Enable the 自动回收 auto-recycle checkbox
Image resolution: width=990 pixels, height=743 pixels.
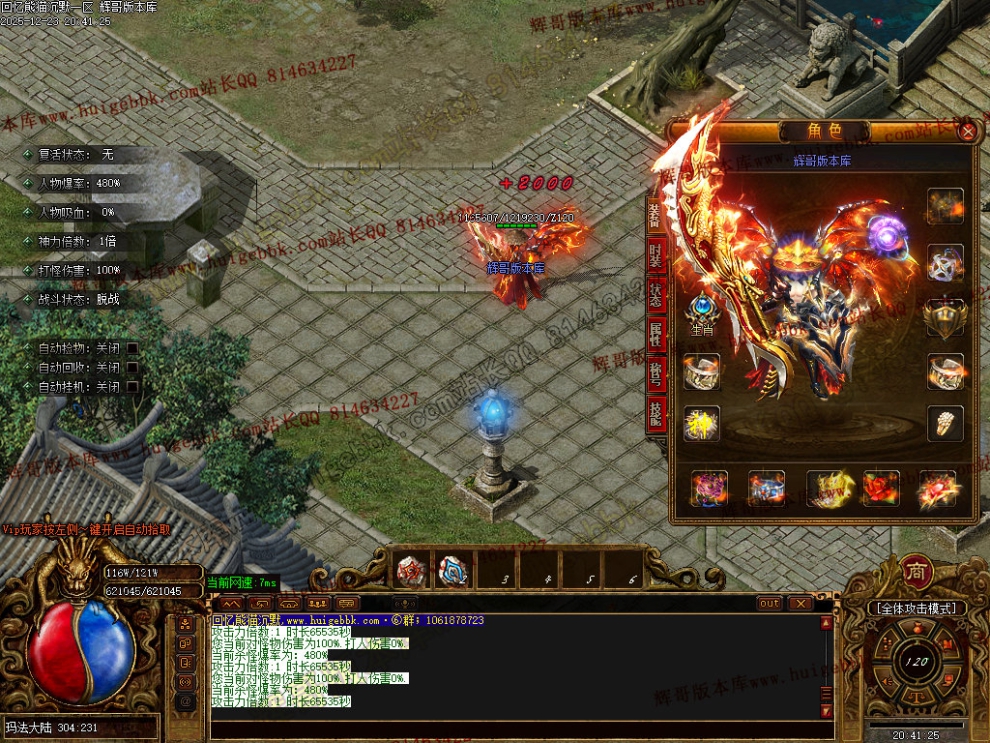click(x=132, y=368)
